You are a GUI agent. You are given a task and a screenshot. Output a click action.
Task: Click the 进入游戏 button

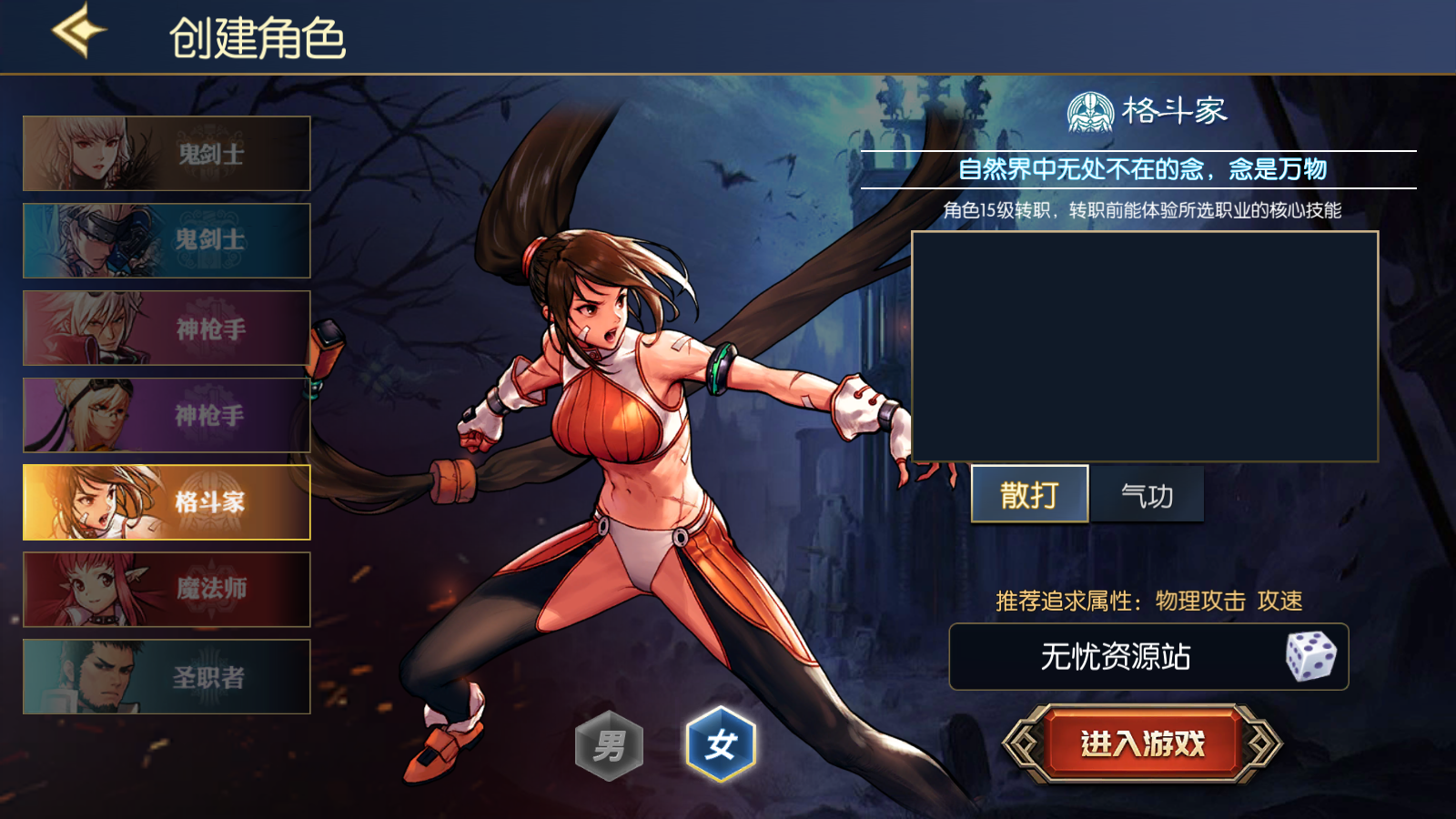[1142, 743]
